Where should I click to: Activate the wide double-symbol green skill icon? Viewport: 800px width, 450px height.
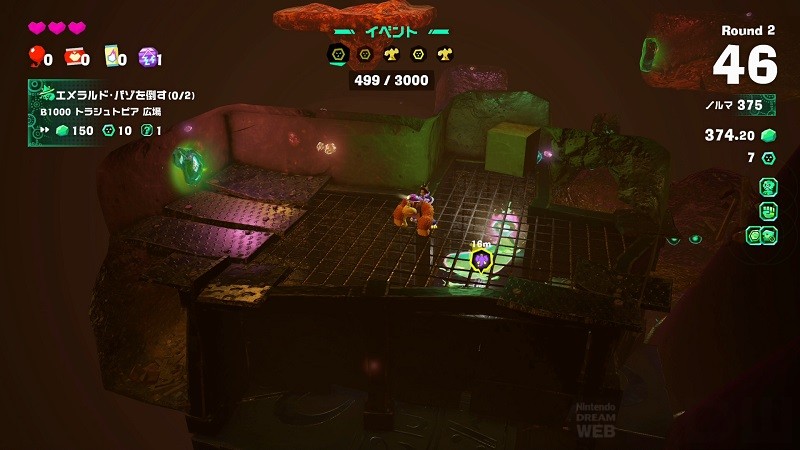[763, 236]
